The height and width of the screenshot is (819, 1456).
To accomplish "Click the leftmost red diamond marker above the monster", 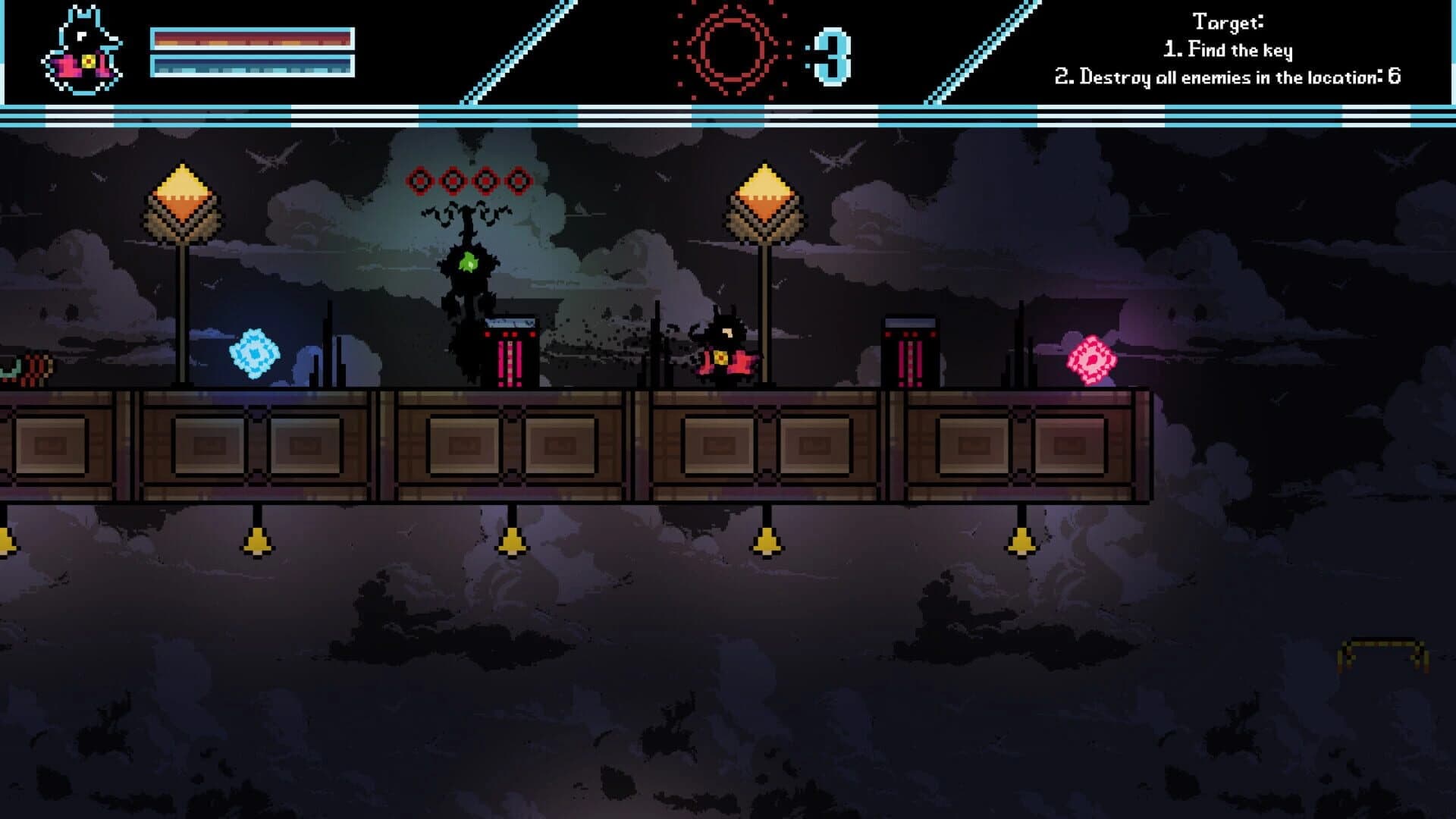I will pyautogui.click(x=420, y=180).
